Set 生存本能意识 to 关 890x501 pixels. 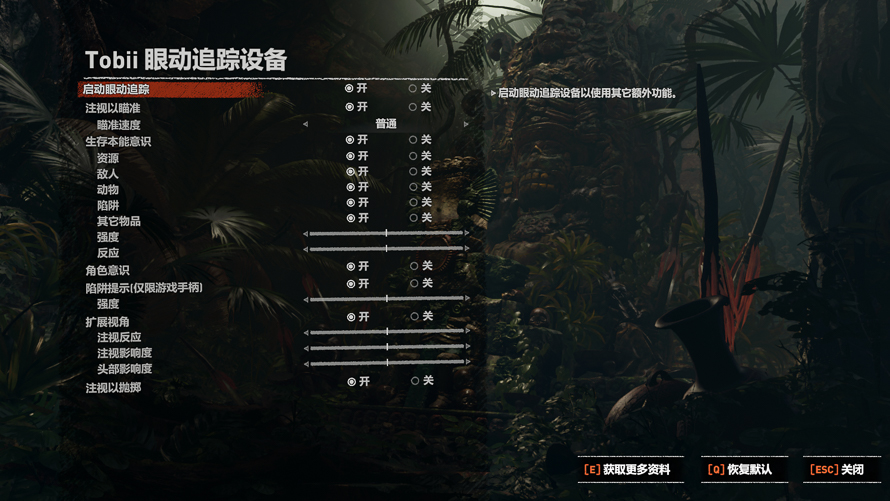(413, 140)
